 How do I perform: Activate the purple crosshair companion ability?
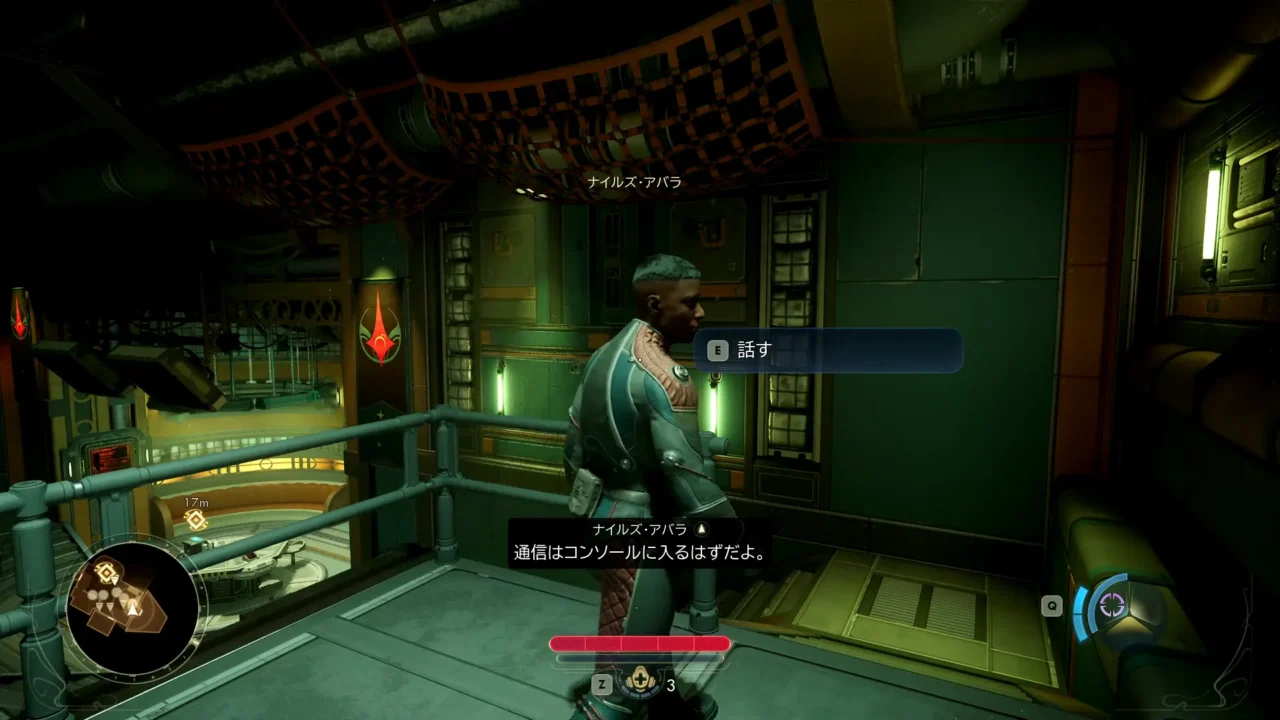pyautogui.click(x=1113, y=605)
